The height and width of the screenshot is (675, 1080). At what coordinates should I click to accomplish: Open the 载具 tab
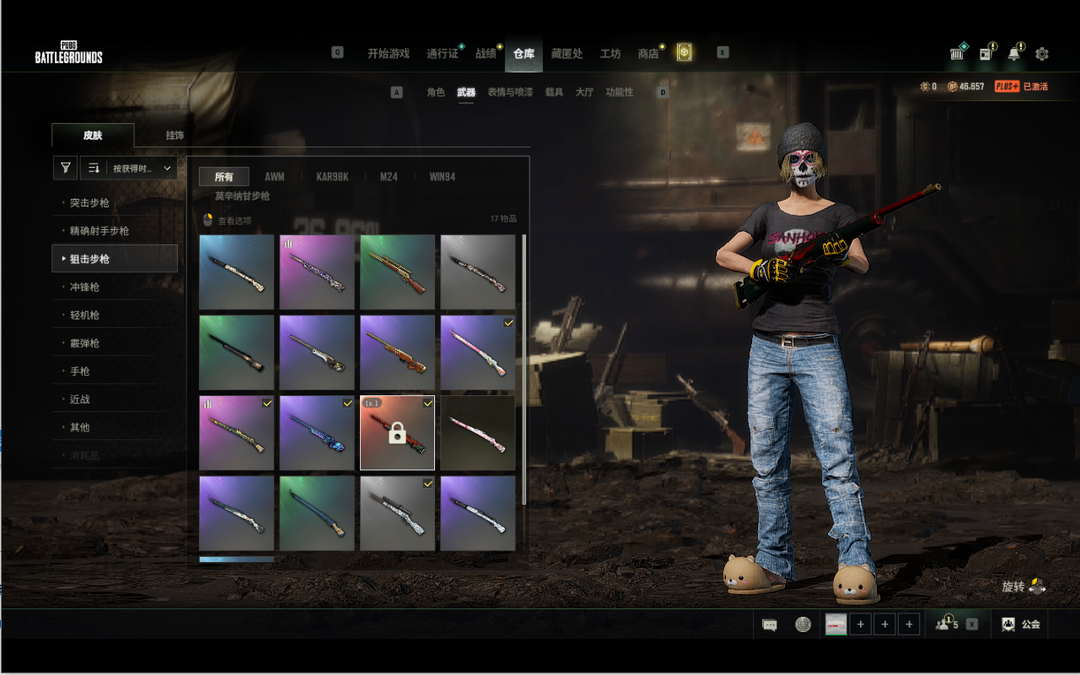coord(554,92)
